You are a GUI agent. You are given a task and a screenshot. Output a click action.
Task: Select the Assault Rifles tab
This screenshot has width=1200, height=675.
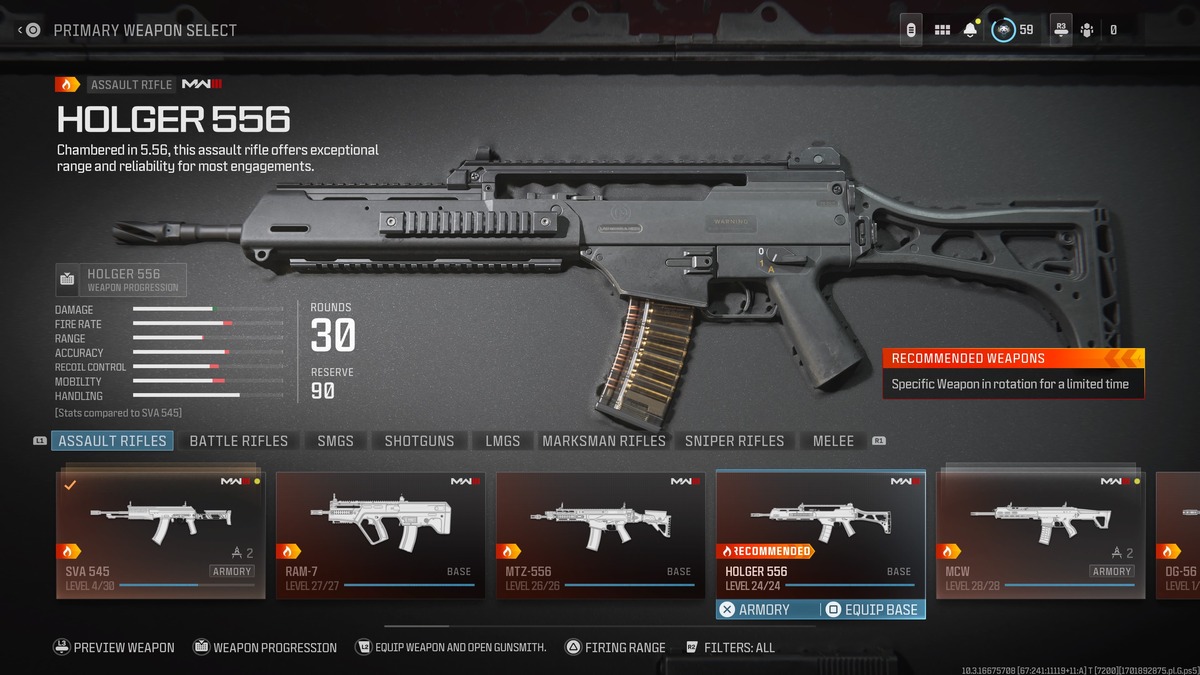pos(112,441)
